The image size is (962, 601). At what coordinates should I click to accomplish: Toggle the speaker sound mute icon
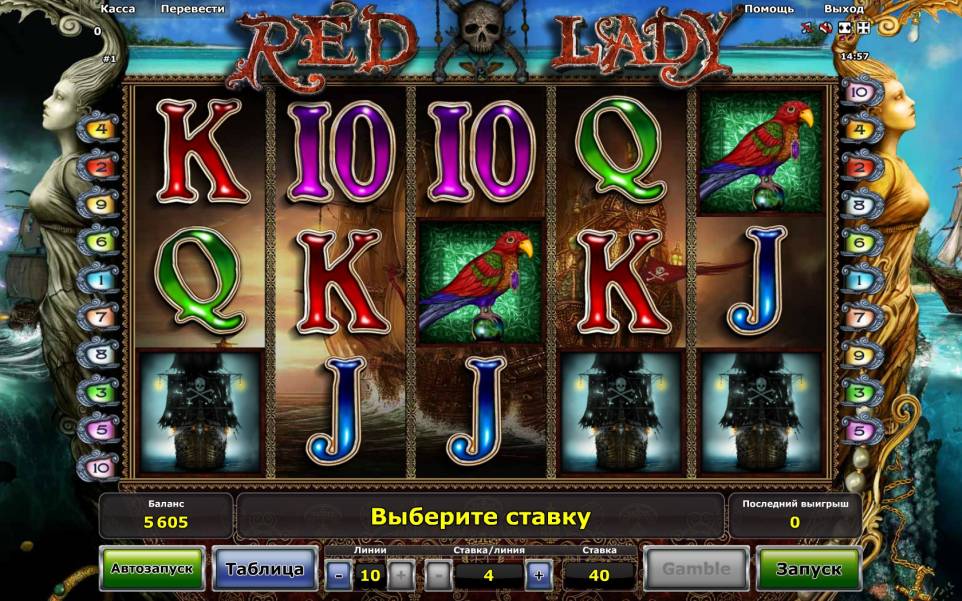(826, 30)
